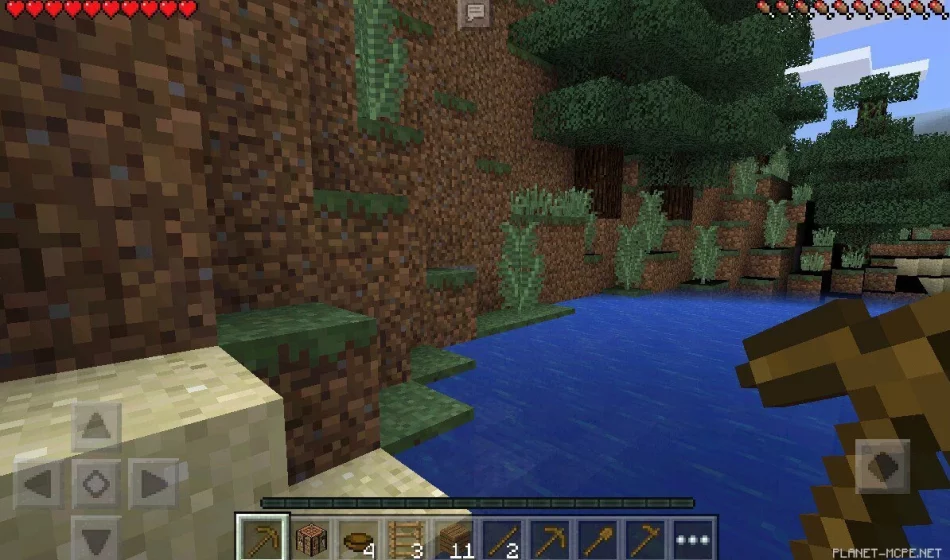Open the chat with the speech bubble button
The width and height of the screenshot is (950, 560).
pos(473,13)
